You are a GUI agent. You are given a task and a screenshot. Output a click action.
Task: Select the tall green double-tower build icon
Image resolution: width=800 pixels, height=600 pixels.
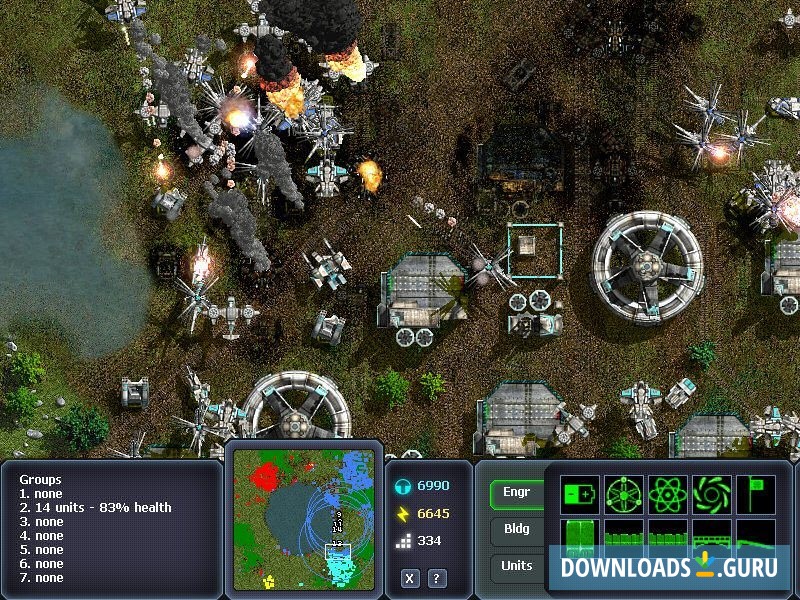tap(580, 536)
